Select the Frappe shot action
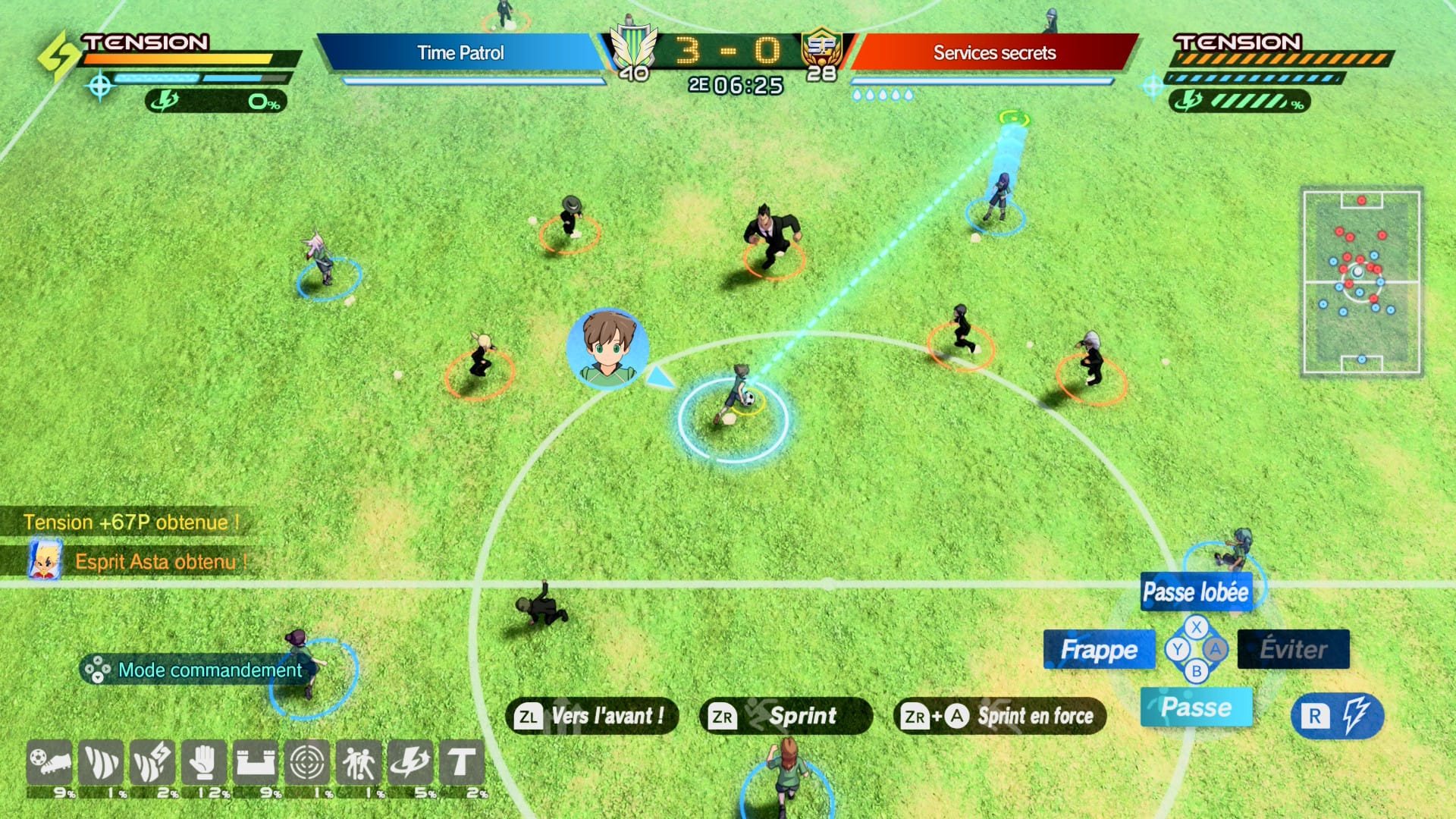Viewport: 1456px width, 819px height. pyautogui.click(x=1099, y=650)
